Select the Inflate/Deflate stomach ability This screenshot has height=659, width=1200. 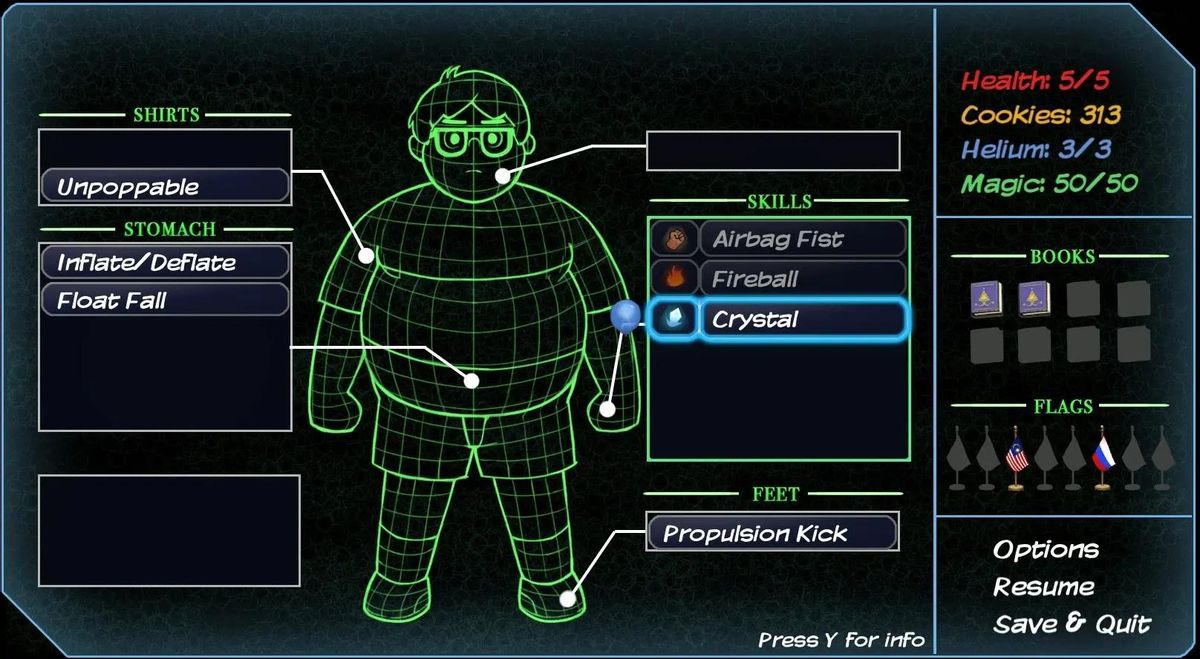click(x=165, y=263)
